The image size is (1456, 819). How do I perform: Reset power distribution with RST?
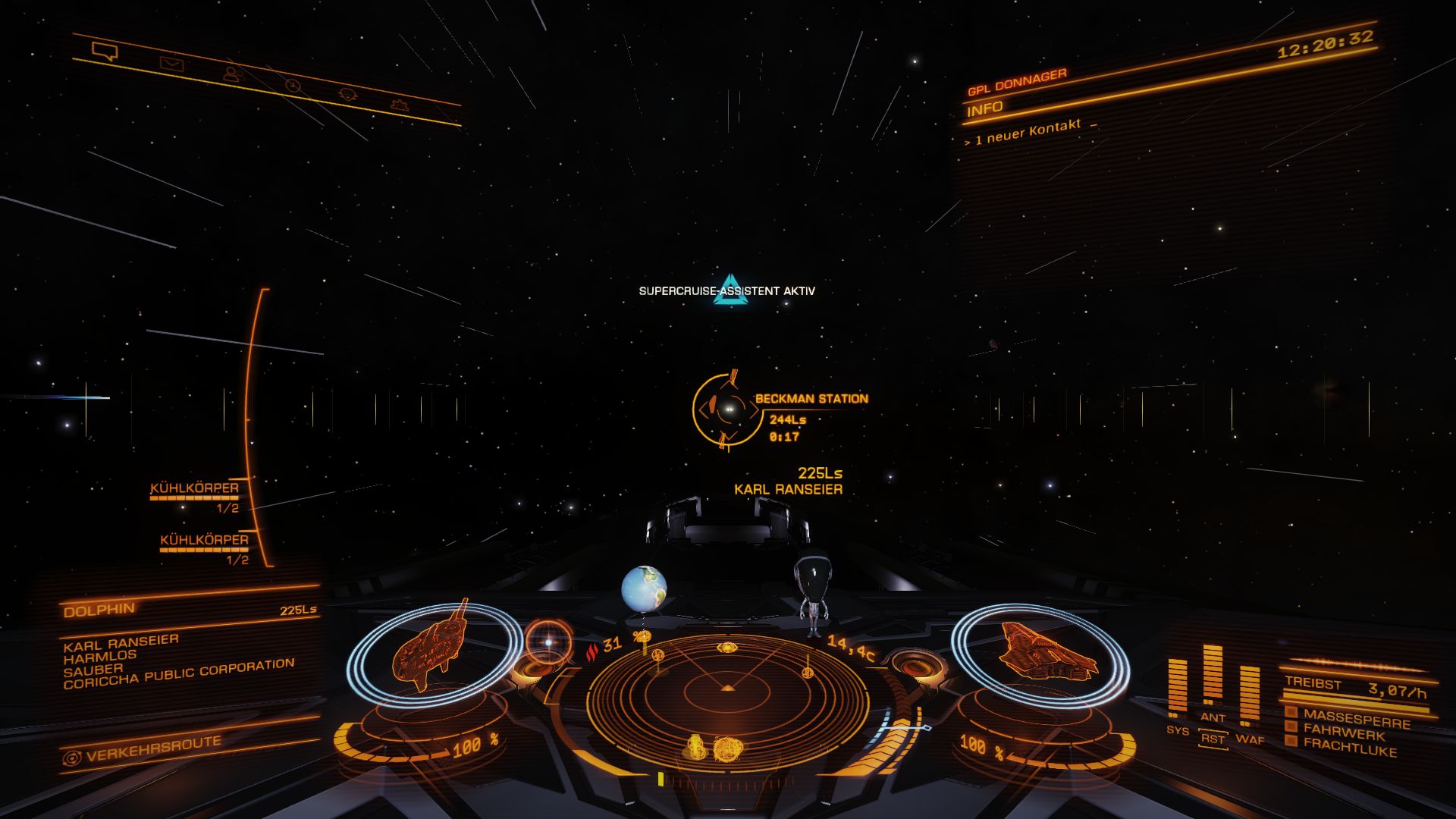click(x=1213, y=738)
